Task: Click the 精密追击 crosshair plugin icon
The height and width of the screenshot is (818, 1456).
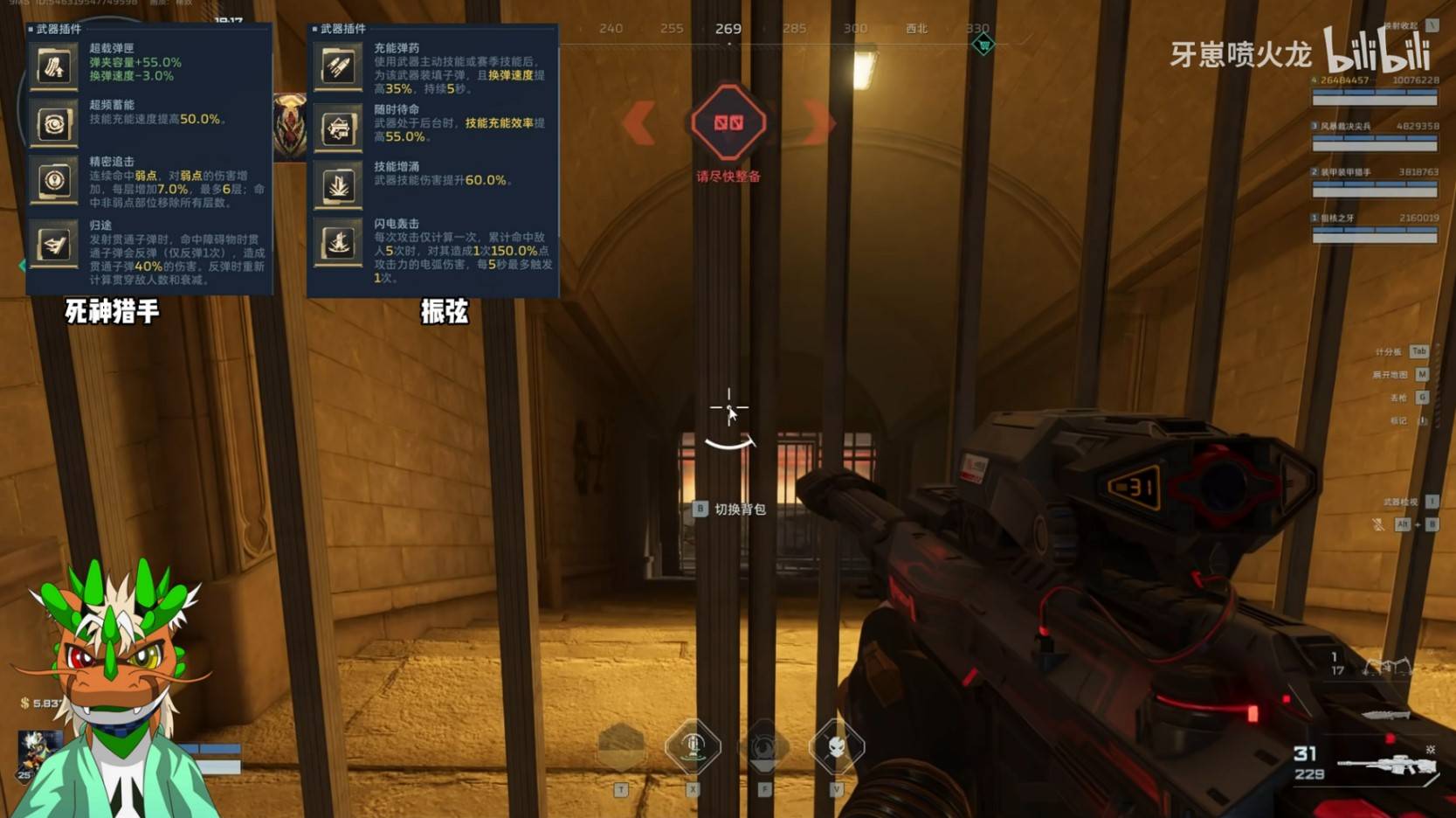Action: click(x=53, y=181)
